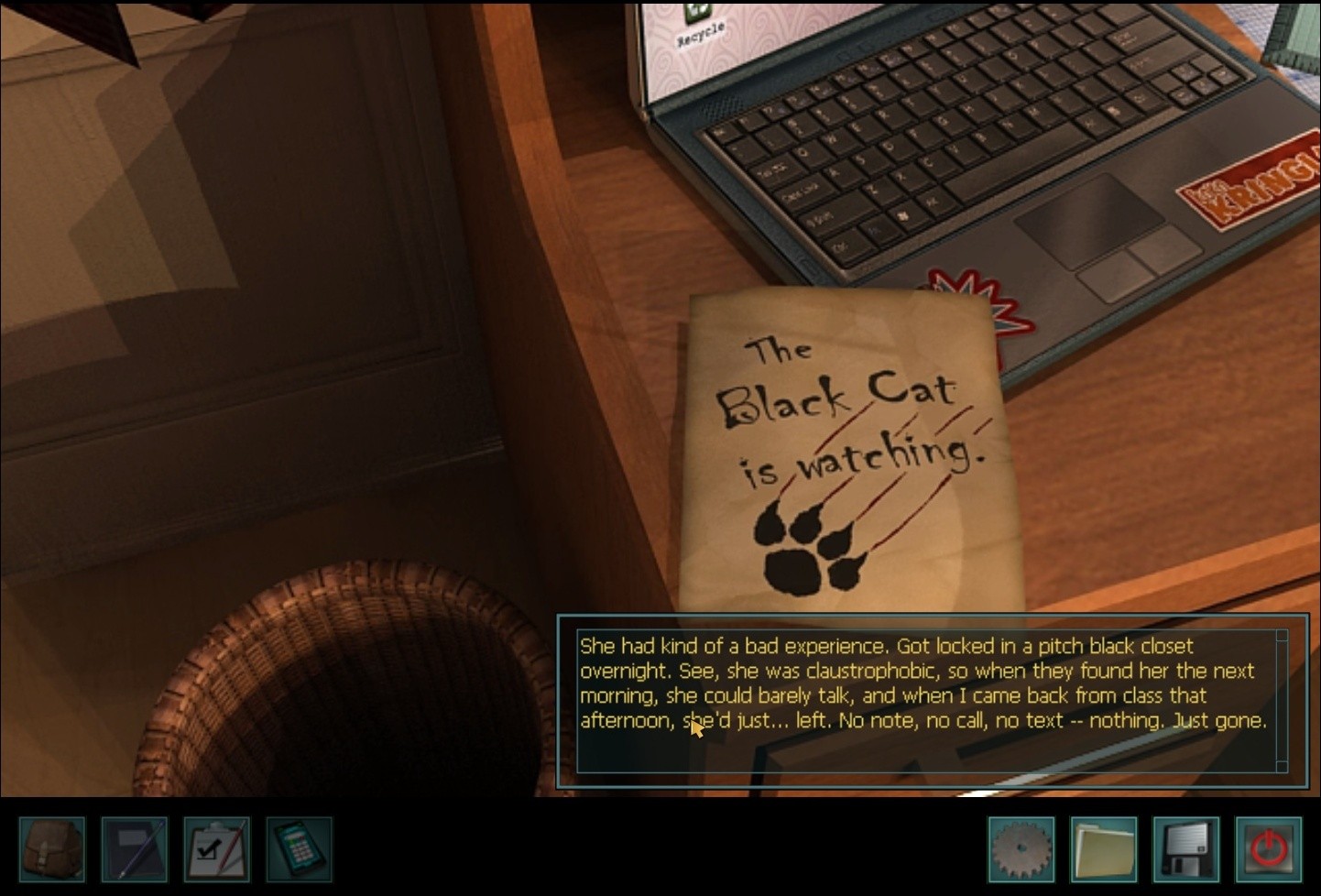
Task: Open the leather bag inventory
Action: [52, 849]
